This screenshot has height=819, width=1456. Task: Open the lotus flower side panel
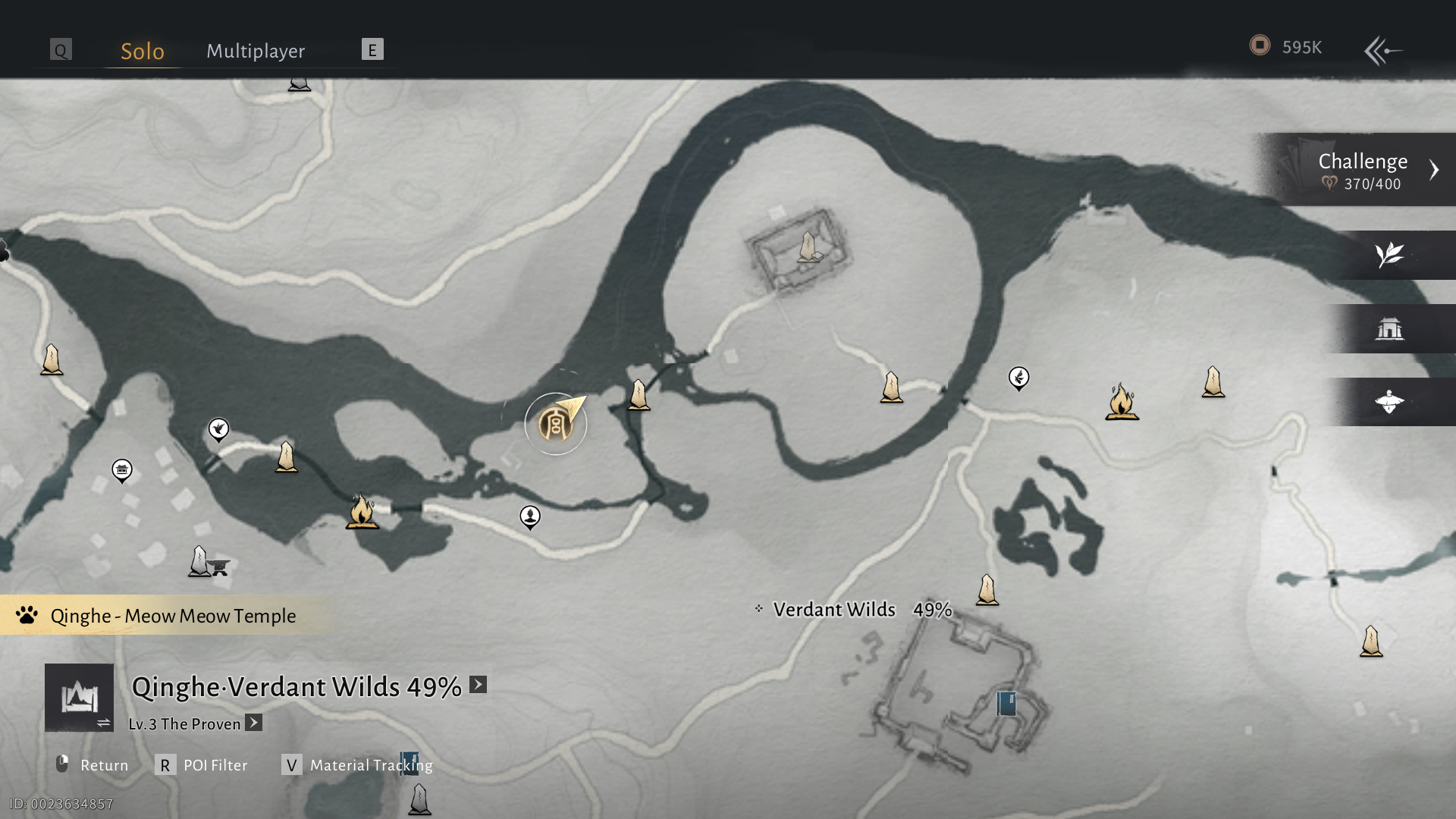pyautogui.click(x=1389, y=402)
